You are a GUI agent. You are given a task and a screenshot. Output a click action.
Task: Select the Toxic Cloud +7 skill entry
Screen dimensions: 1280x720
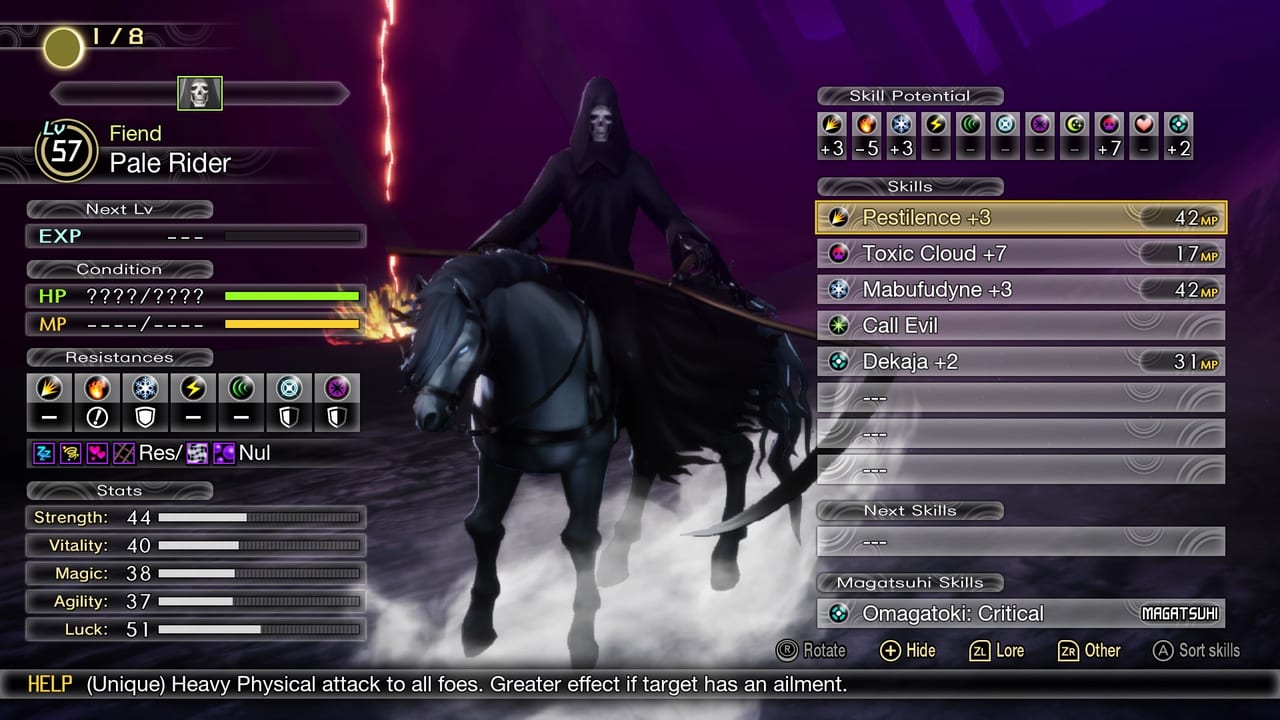pos(1020,253)
